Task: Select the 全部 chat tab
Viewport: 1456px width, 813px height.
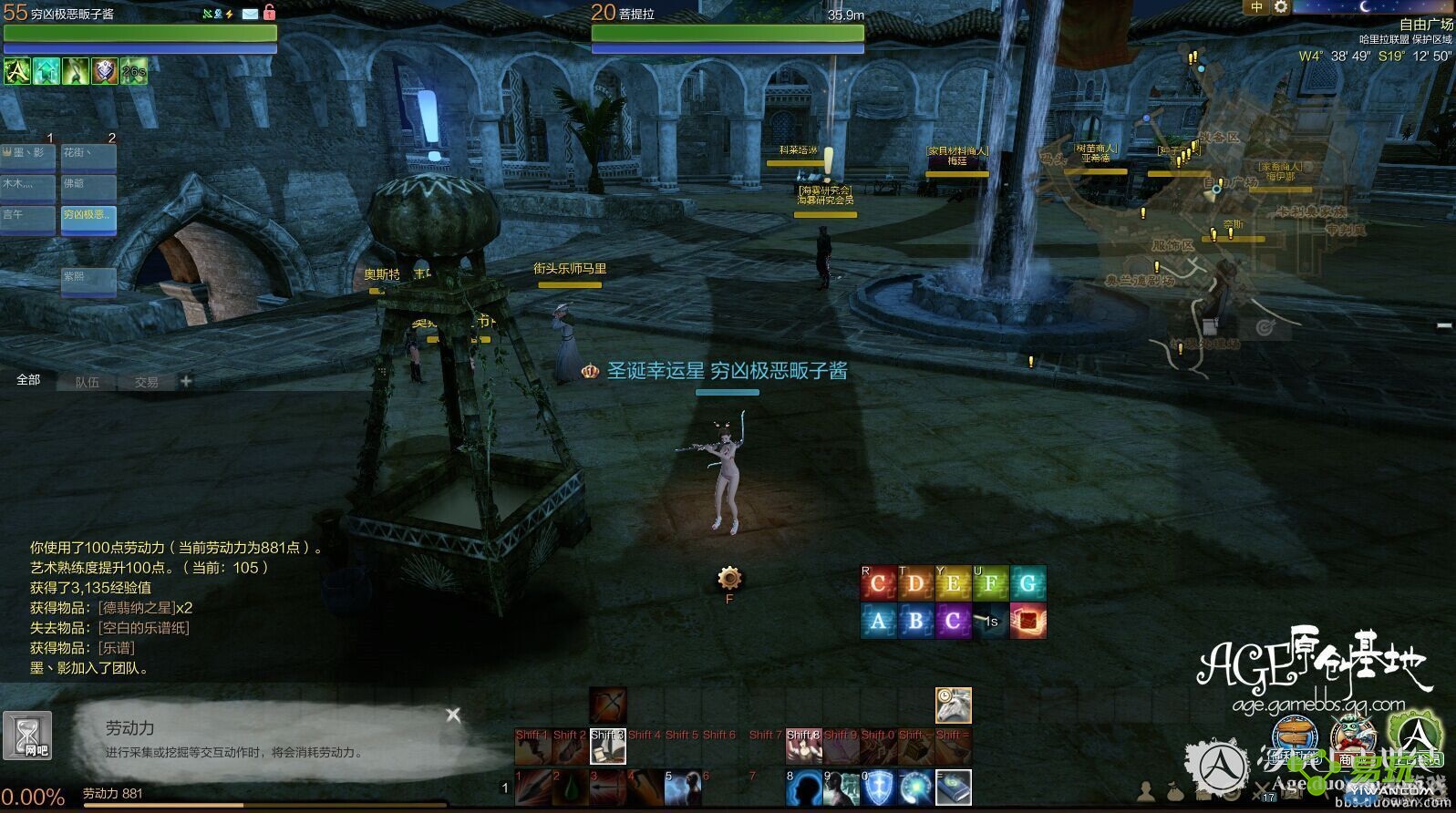Action: click(x=29, y=379)
